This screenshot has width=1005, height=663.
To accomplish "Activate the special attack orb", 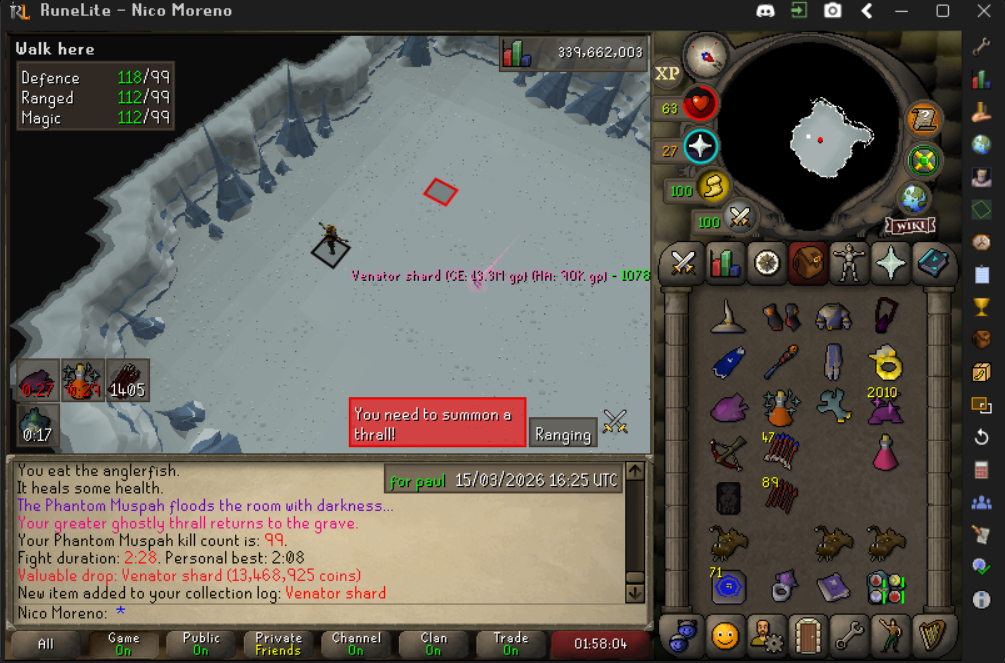I will point(739,217).
